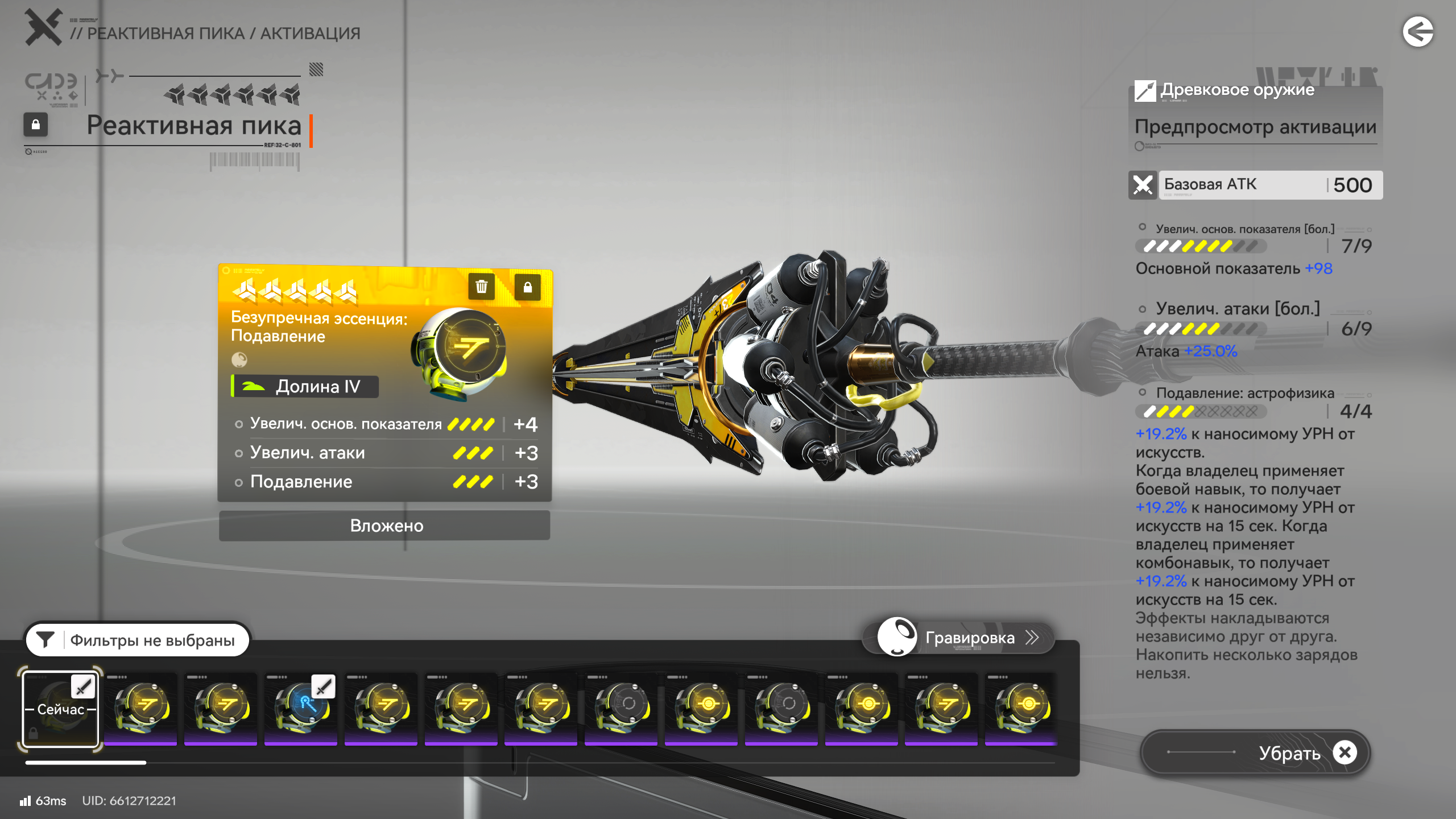The height and width of the screenshot is (819, 1456).
Task: Select the currently equipped Сейчас essence slot
Action: (x=60, y=709)
